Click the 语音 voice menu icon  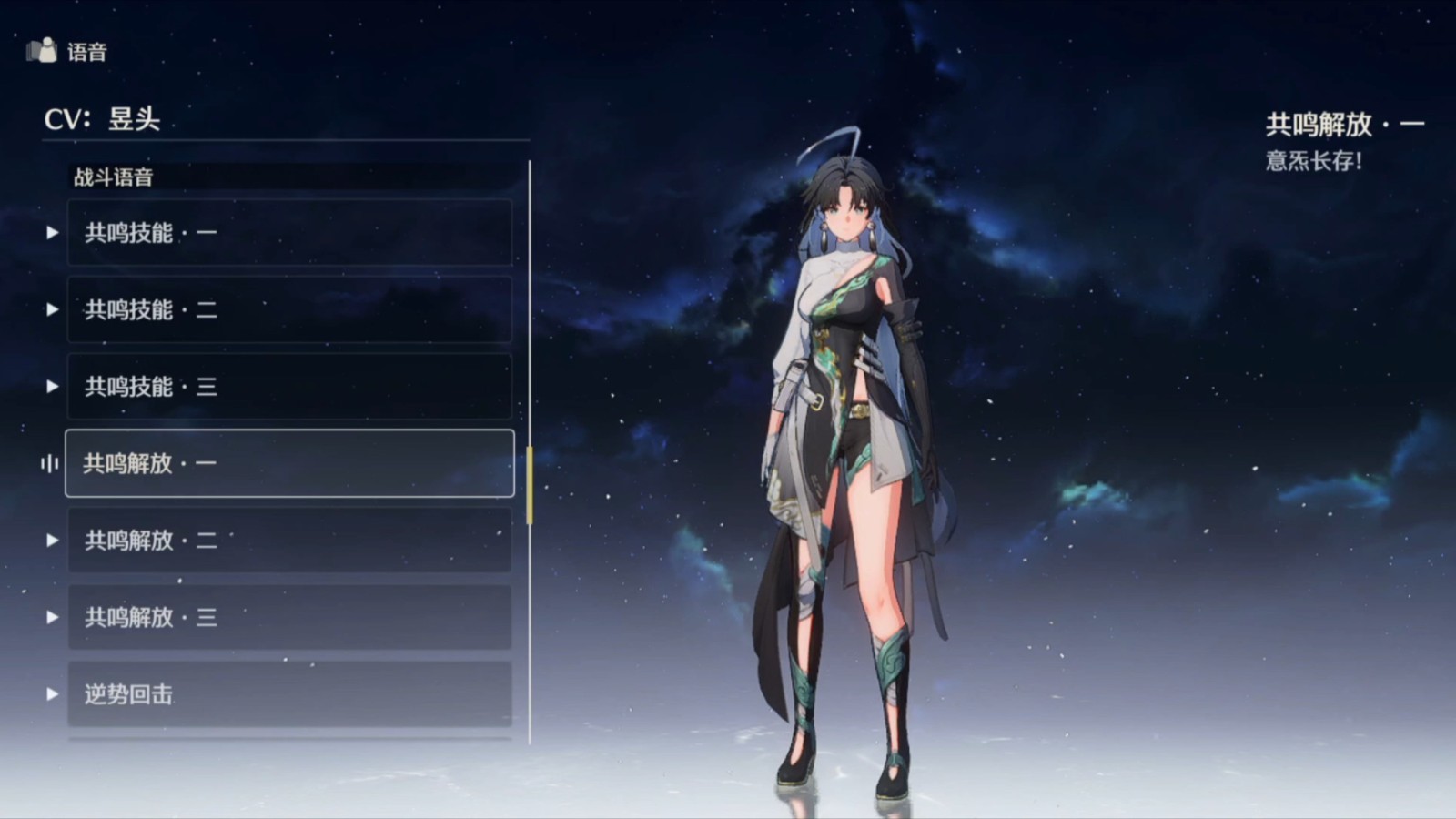coord(41,51)
